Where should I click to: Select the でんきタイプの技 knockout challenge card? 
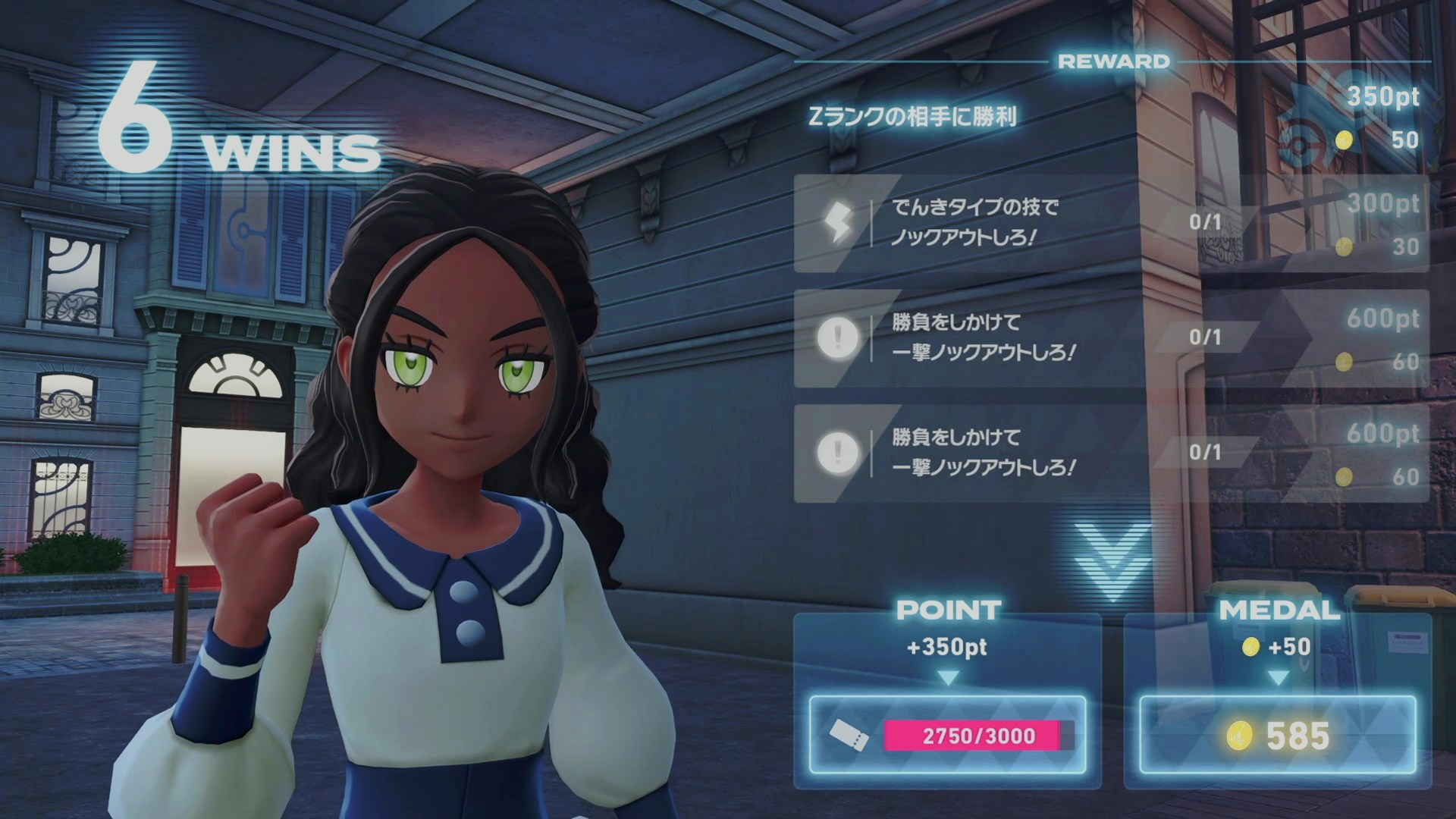pos(1110,224)
